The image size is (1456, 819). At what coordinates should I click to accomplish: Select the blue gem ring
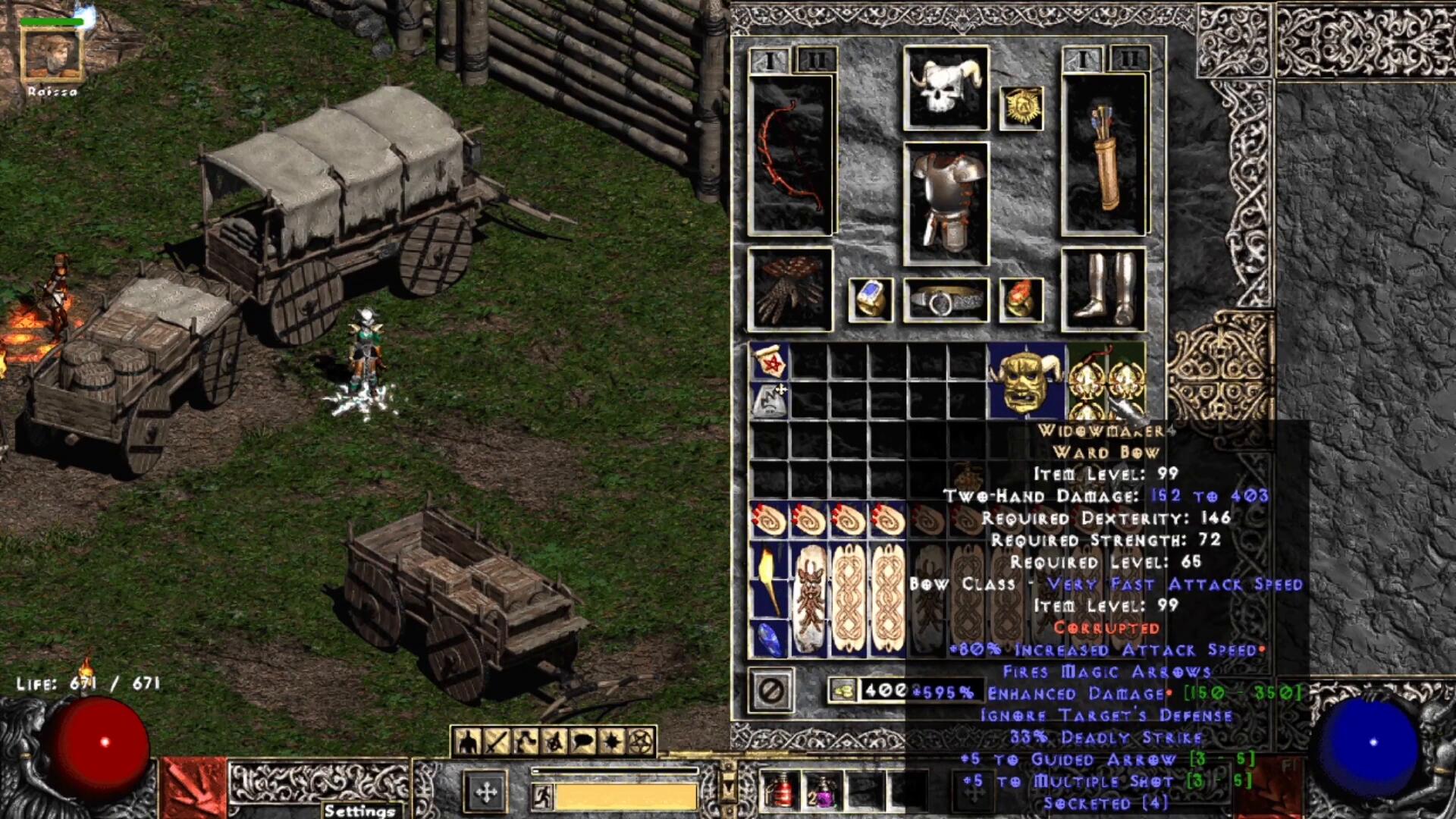[870, 300]
